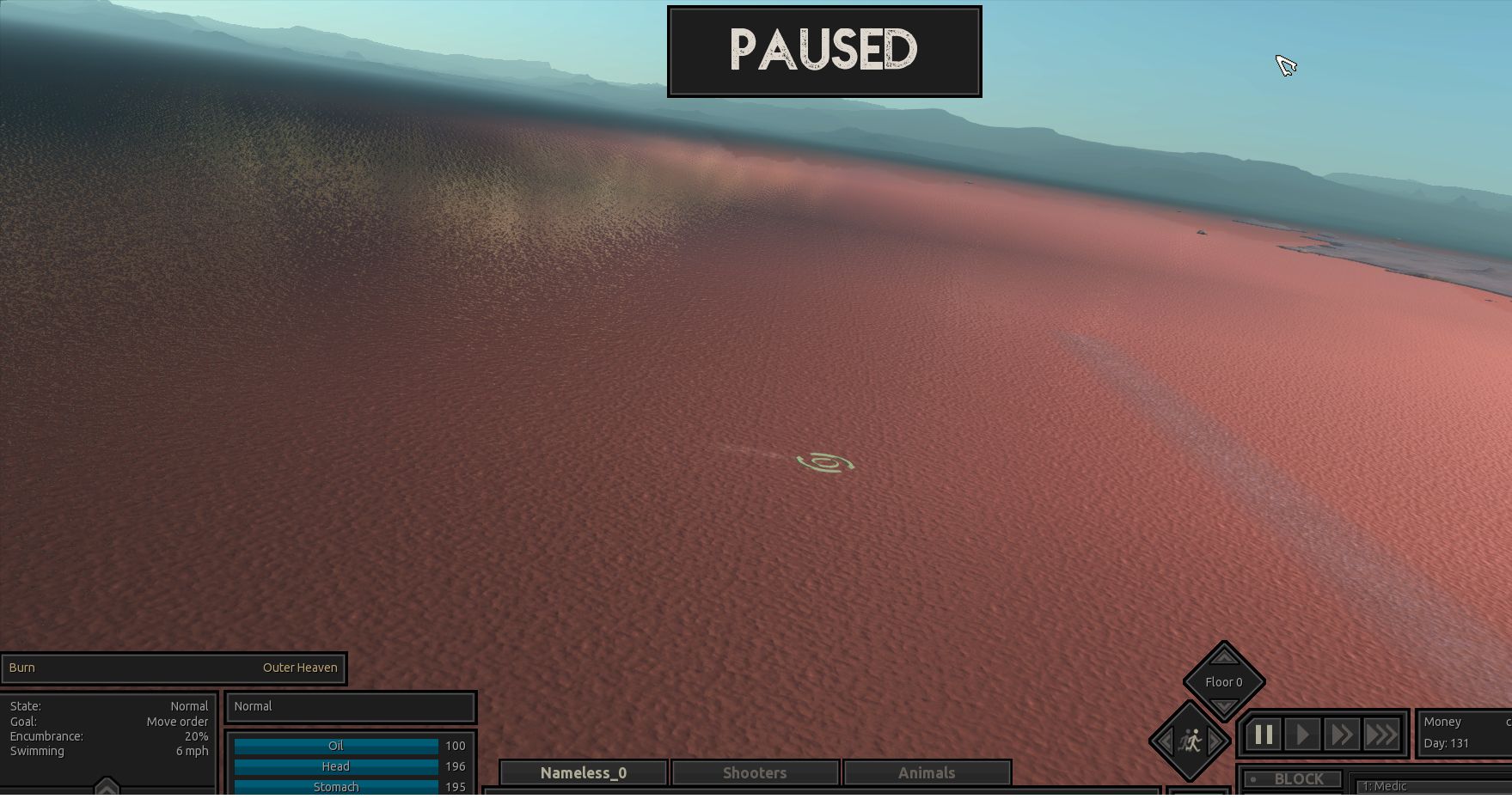Activate triple-speed fast forward

pyautogui.click(x=1382, y=735)
